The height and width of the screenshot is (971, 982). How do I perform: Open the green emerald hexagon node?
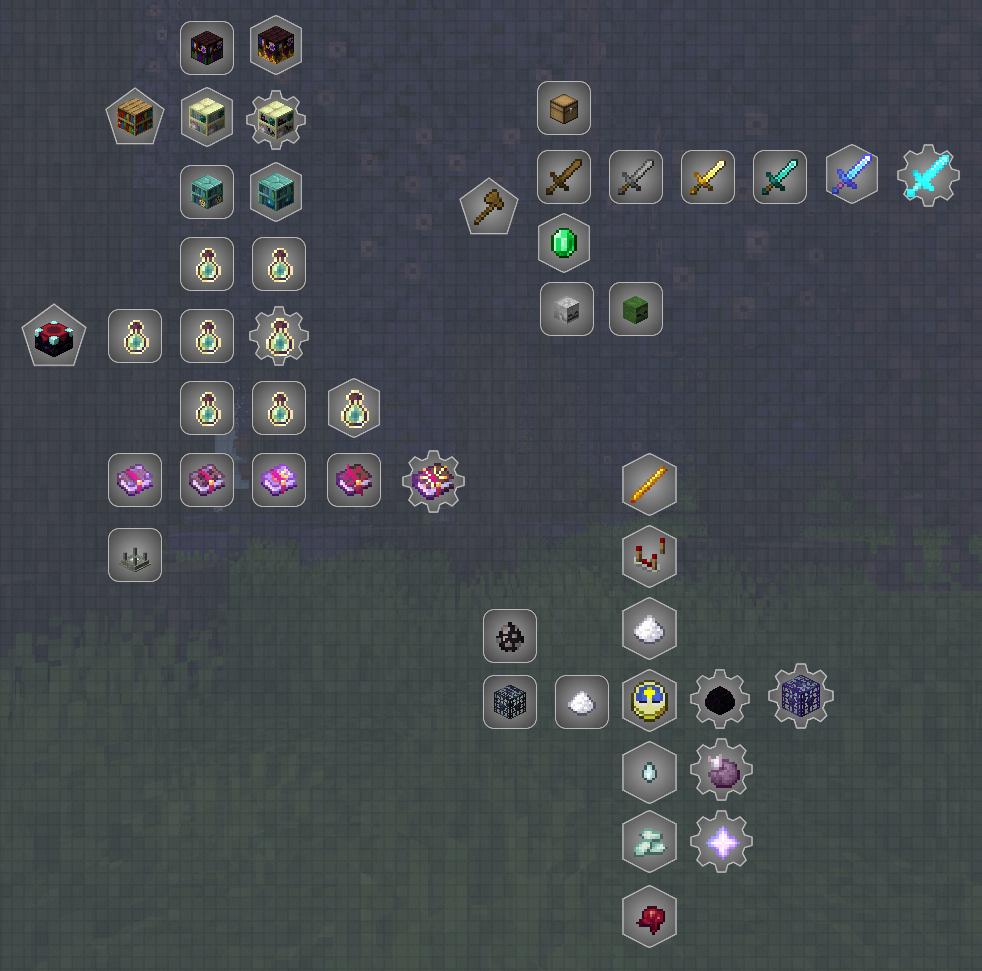(564, 243)
